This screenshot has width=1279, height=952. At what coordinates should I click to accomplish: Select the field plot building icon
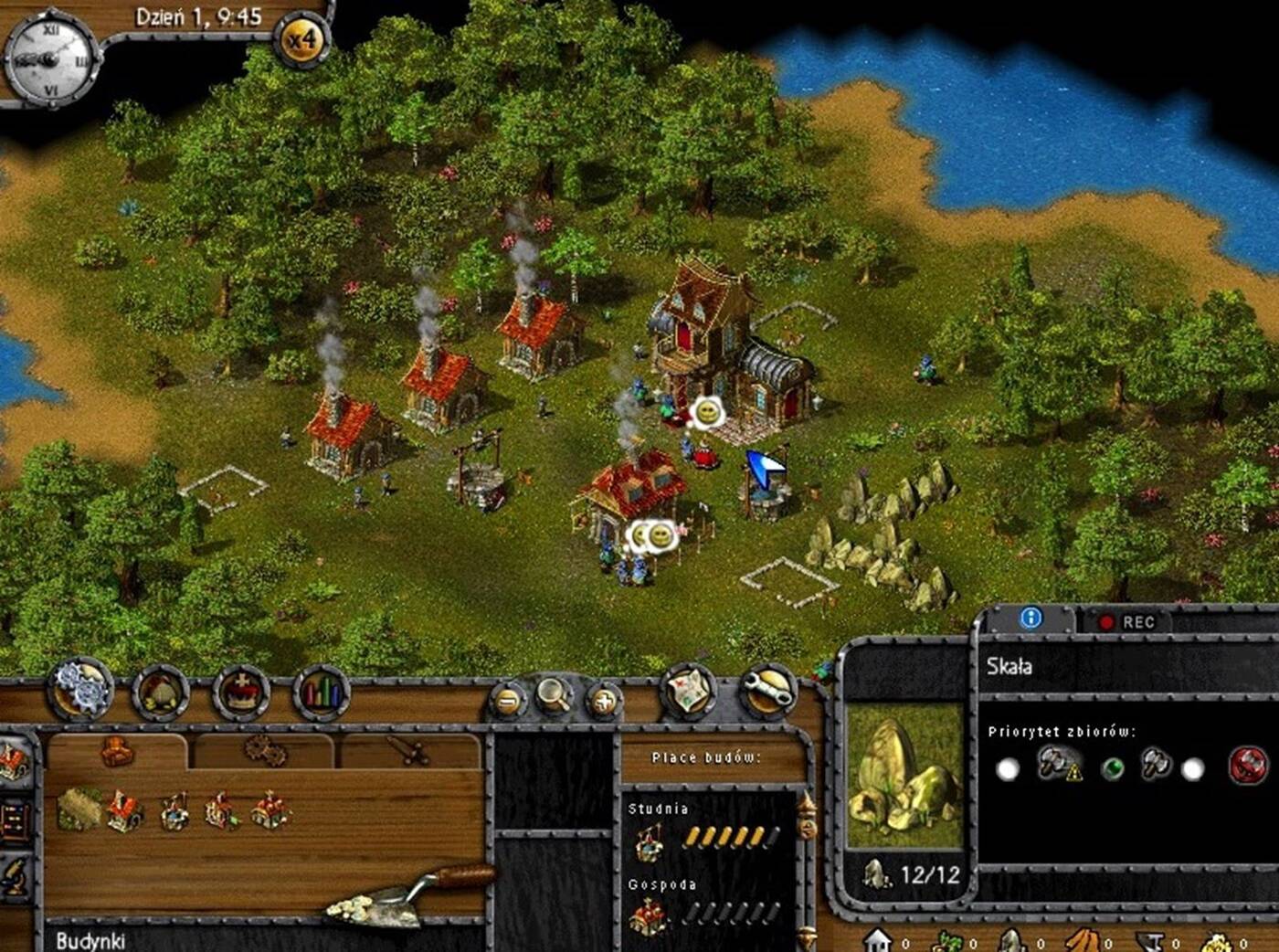tap(79, 809)
